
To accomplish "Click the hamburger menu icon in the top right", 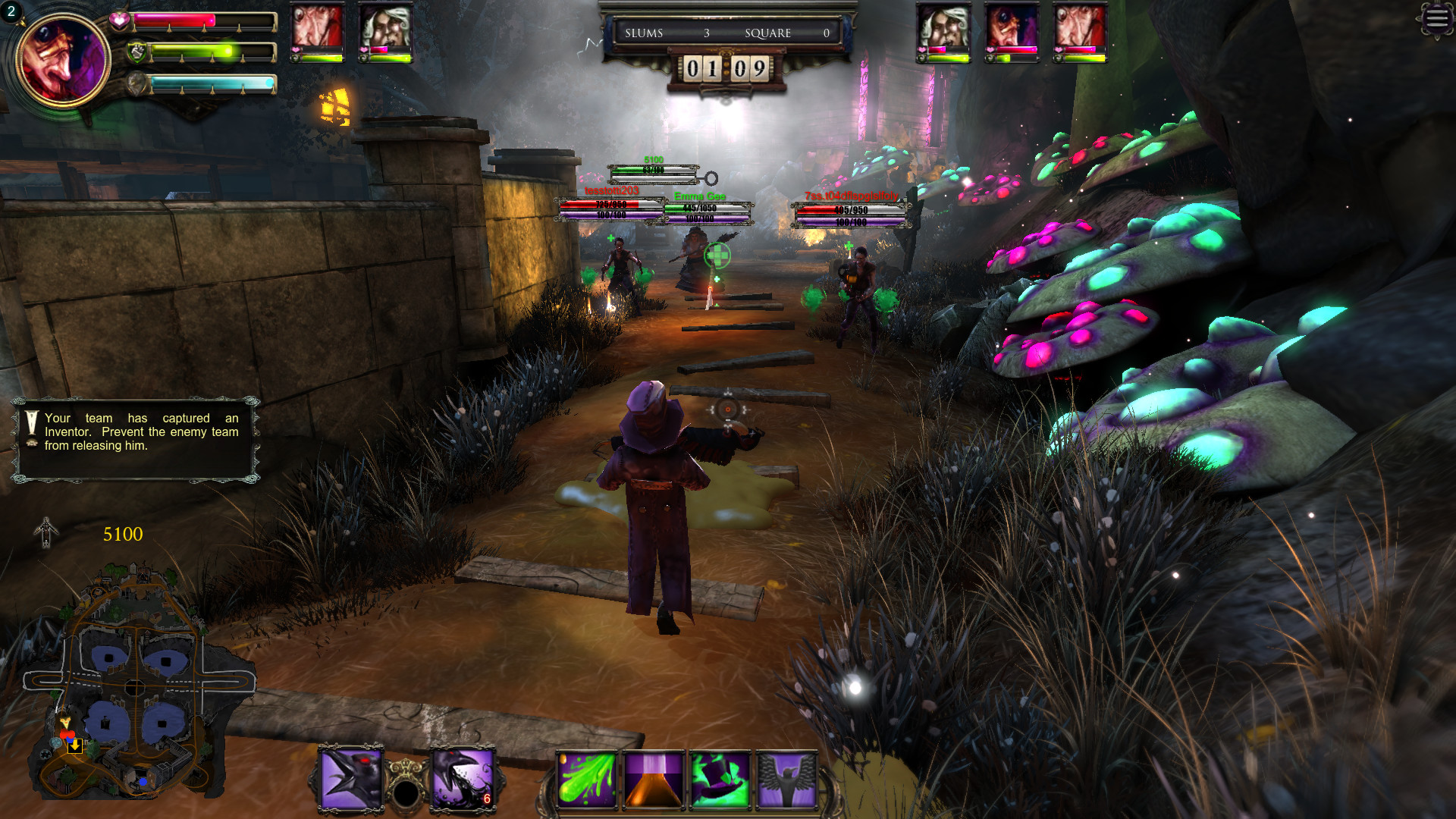I will (x=1436, y=19).
